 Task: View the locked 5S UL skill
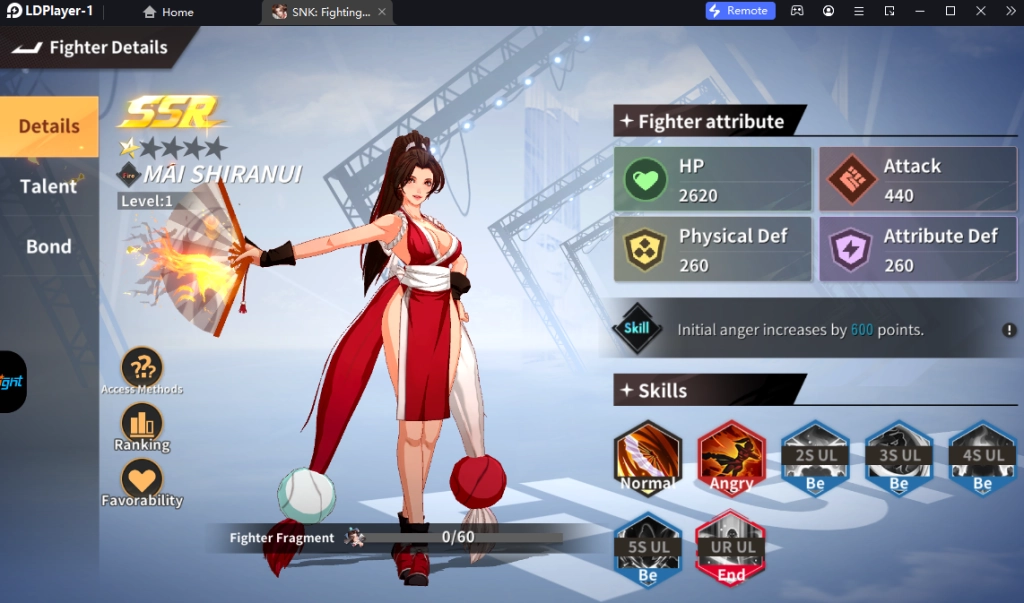(x=648, y=549)
